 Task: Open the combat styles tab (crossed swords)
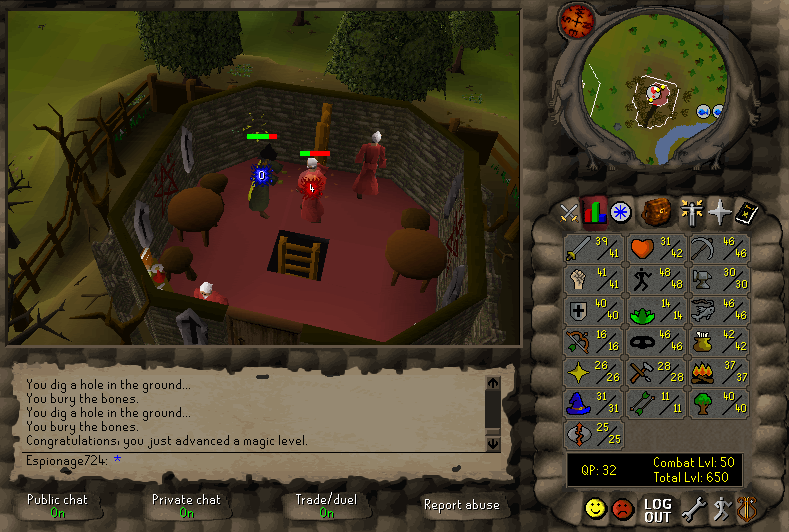569,212
